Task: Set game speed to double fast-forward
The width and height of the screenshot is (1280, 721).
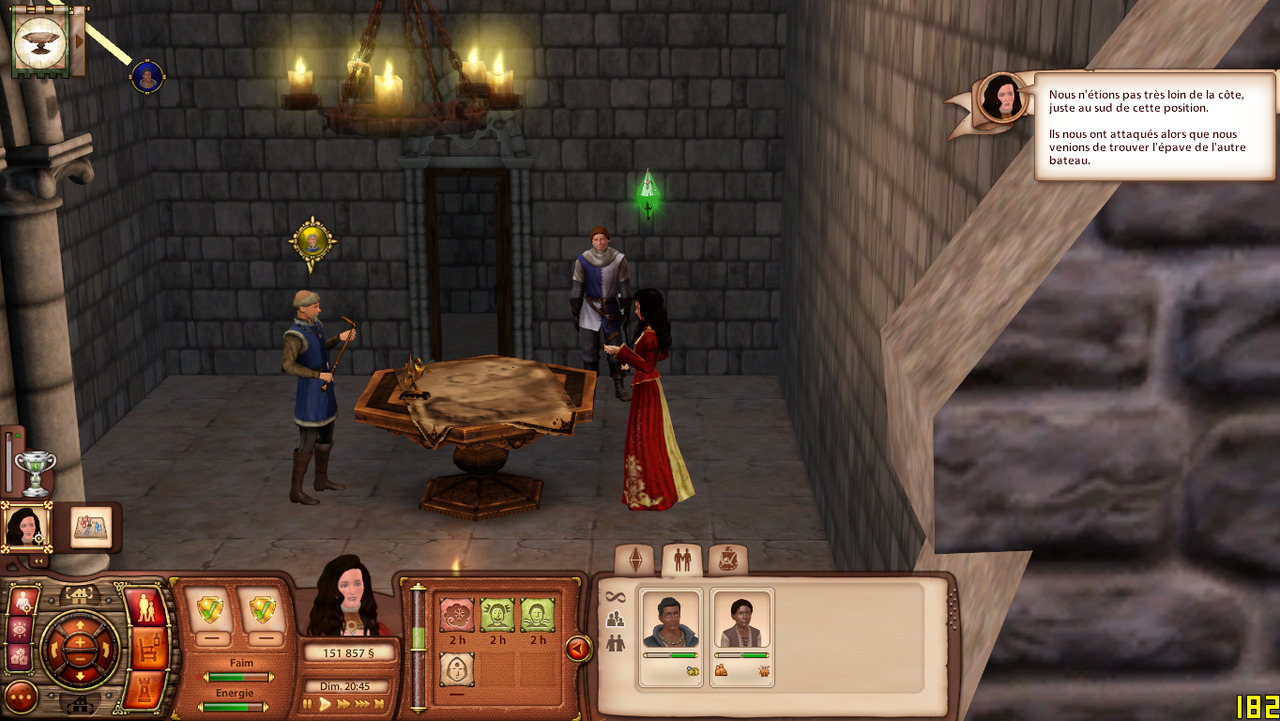Action: pos(343,704)
